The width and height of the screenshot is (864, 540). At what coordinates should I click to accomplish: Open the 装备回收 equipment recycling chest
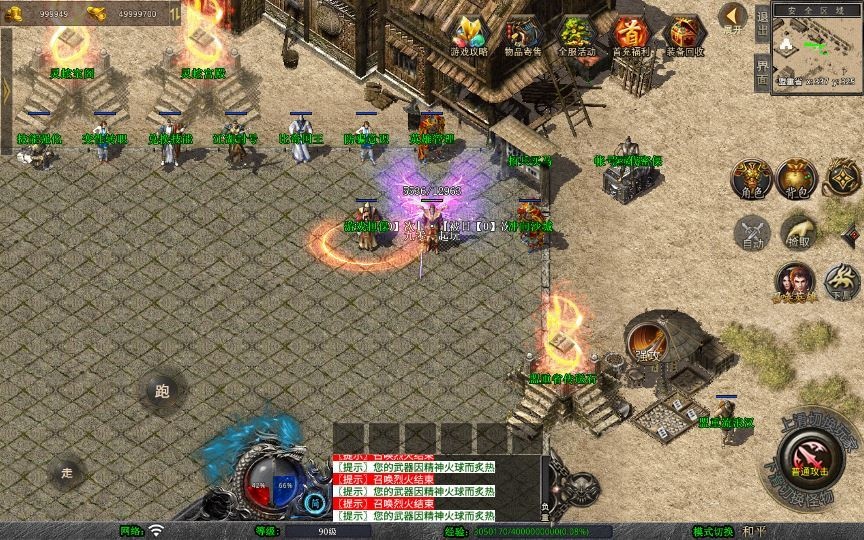click(x=684, y=36)
